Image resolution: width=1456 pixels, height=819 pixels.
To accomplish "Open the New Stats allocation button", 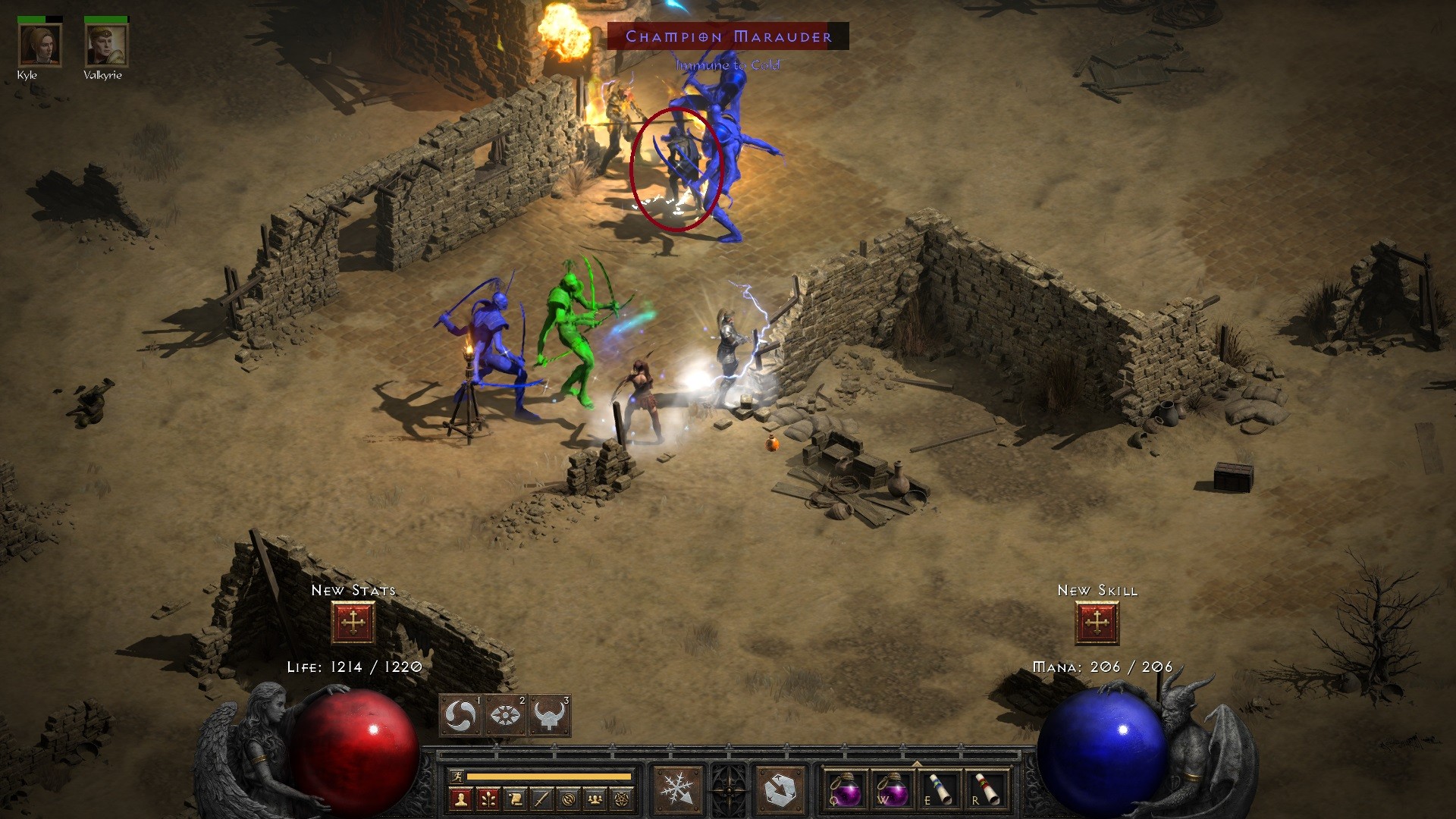I will pyautogui.click(x=353, y=623).
